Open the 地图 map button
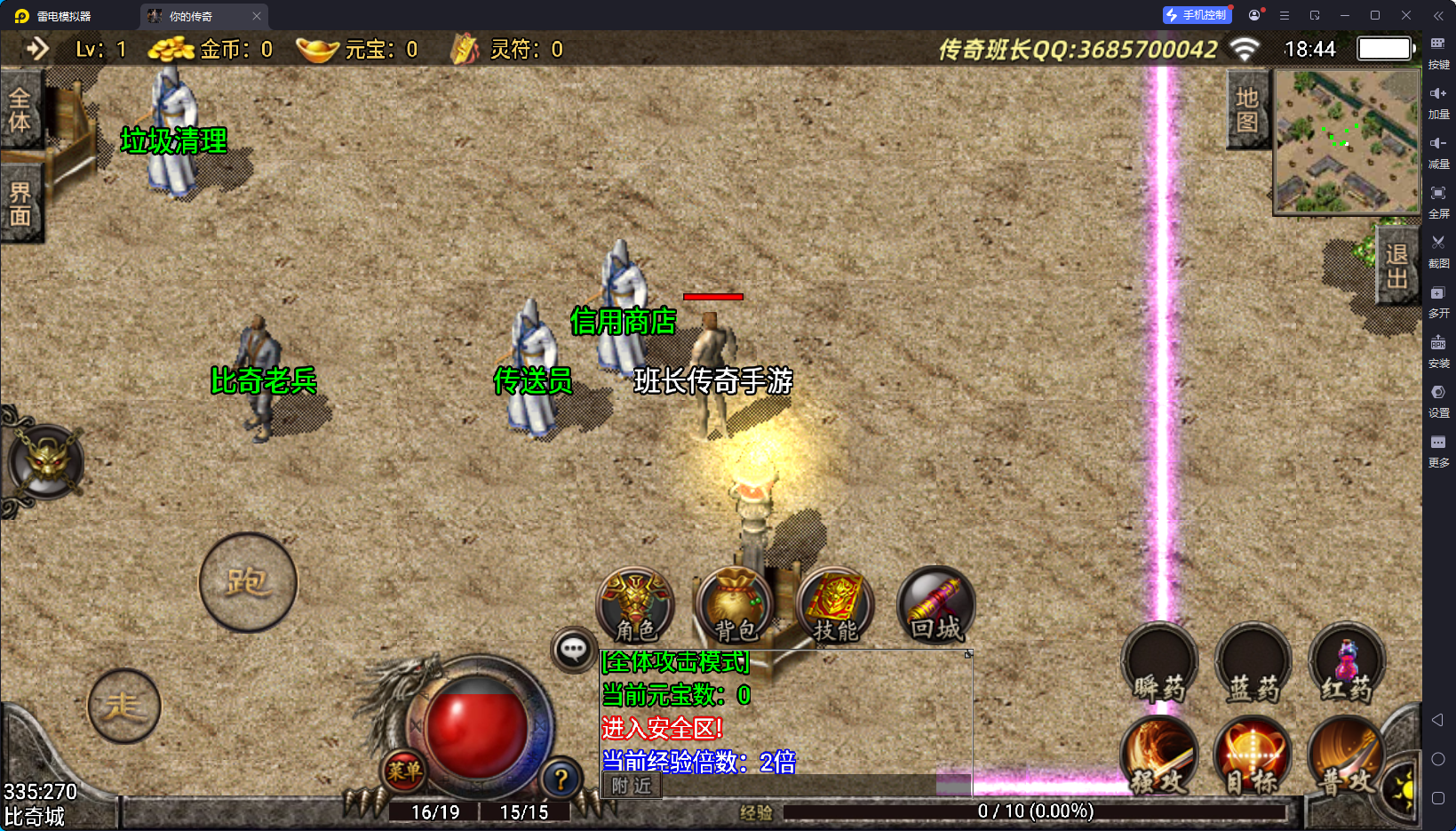The height and width of the screenshot is (831, 1456). coord(1247,109)
